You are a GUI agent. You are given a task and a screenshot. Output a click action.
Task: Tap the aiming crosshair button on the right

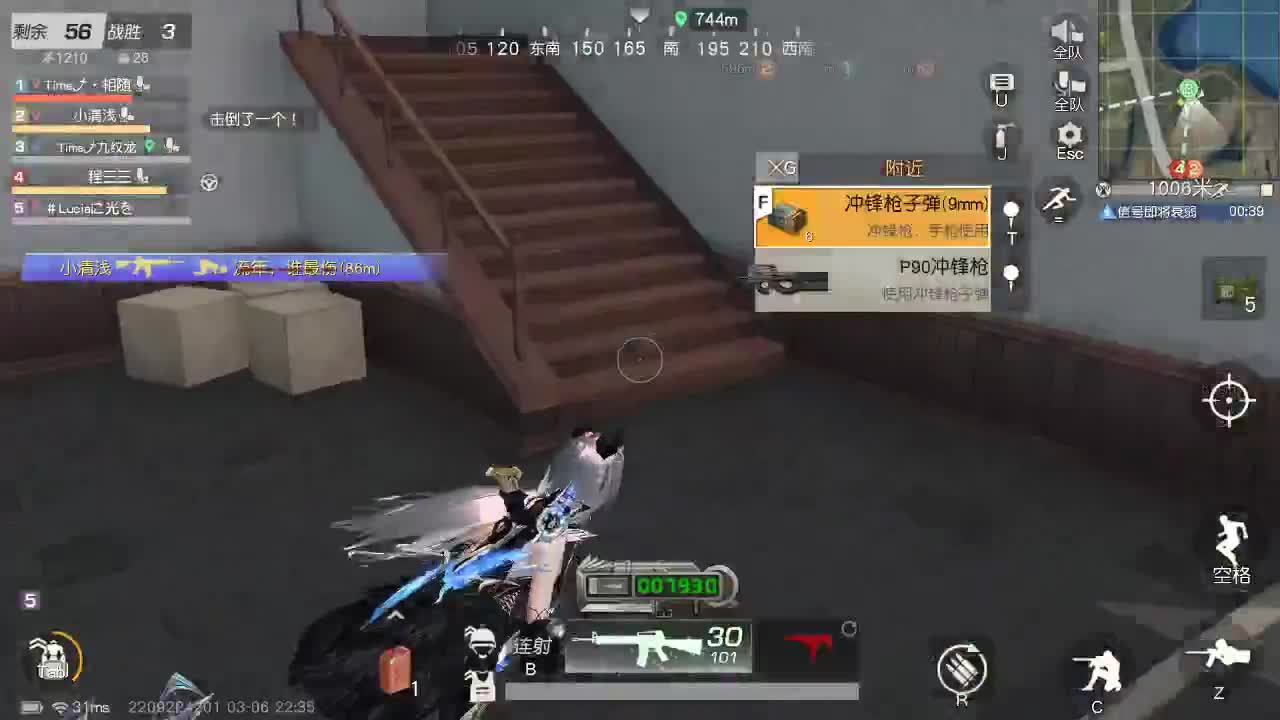[x=1230, y=400]
